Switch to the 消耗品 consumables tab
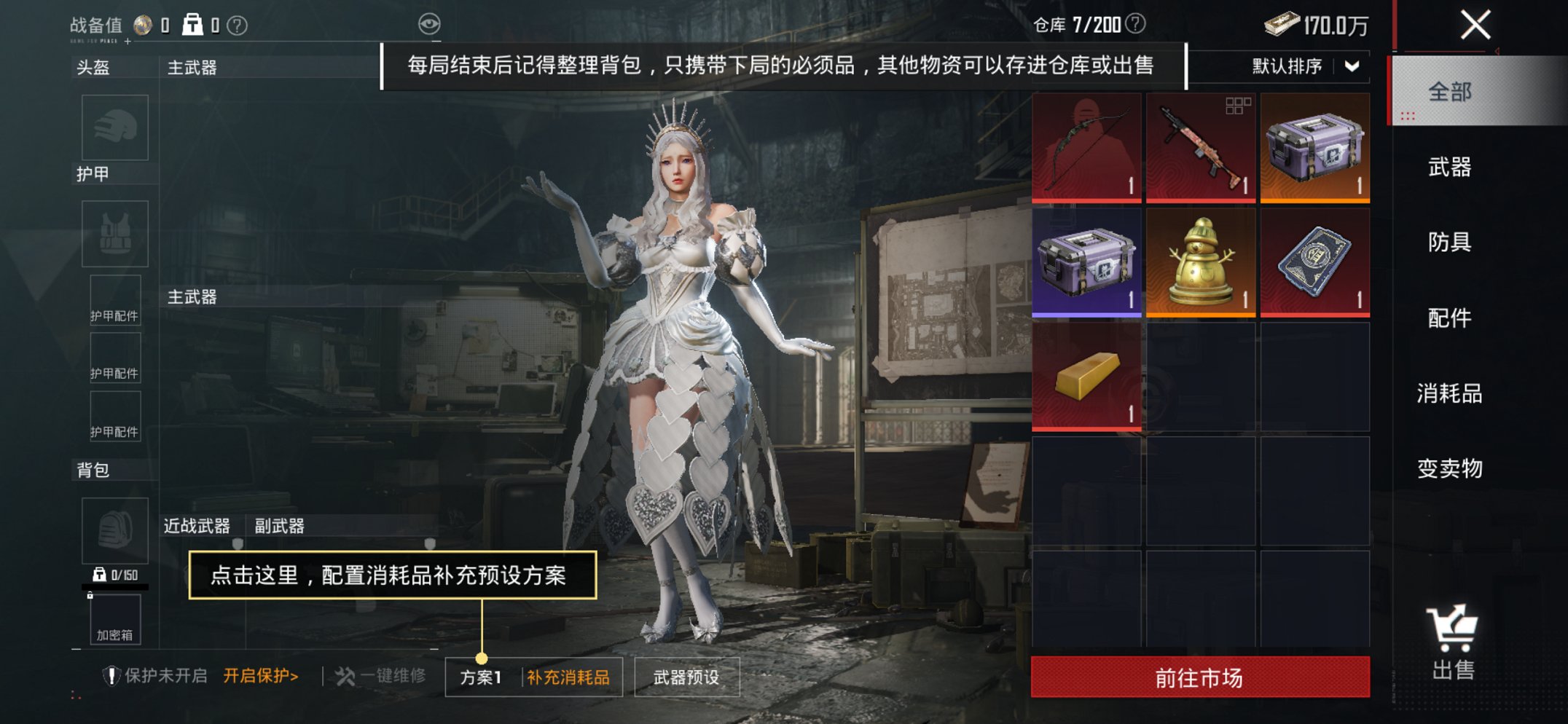Image resolution: width=1568 pixels, height=724 pixels. pyautogui.click(x=1452, y=395)
